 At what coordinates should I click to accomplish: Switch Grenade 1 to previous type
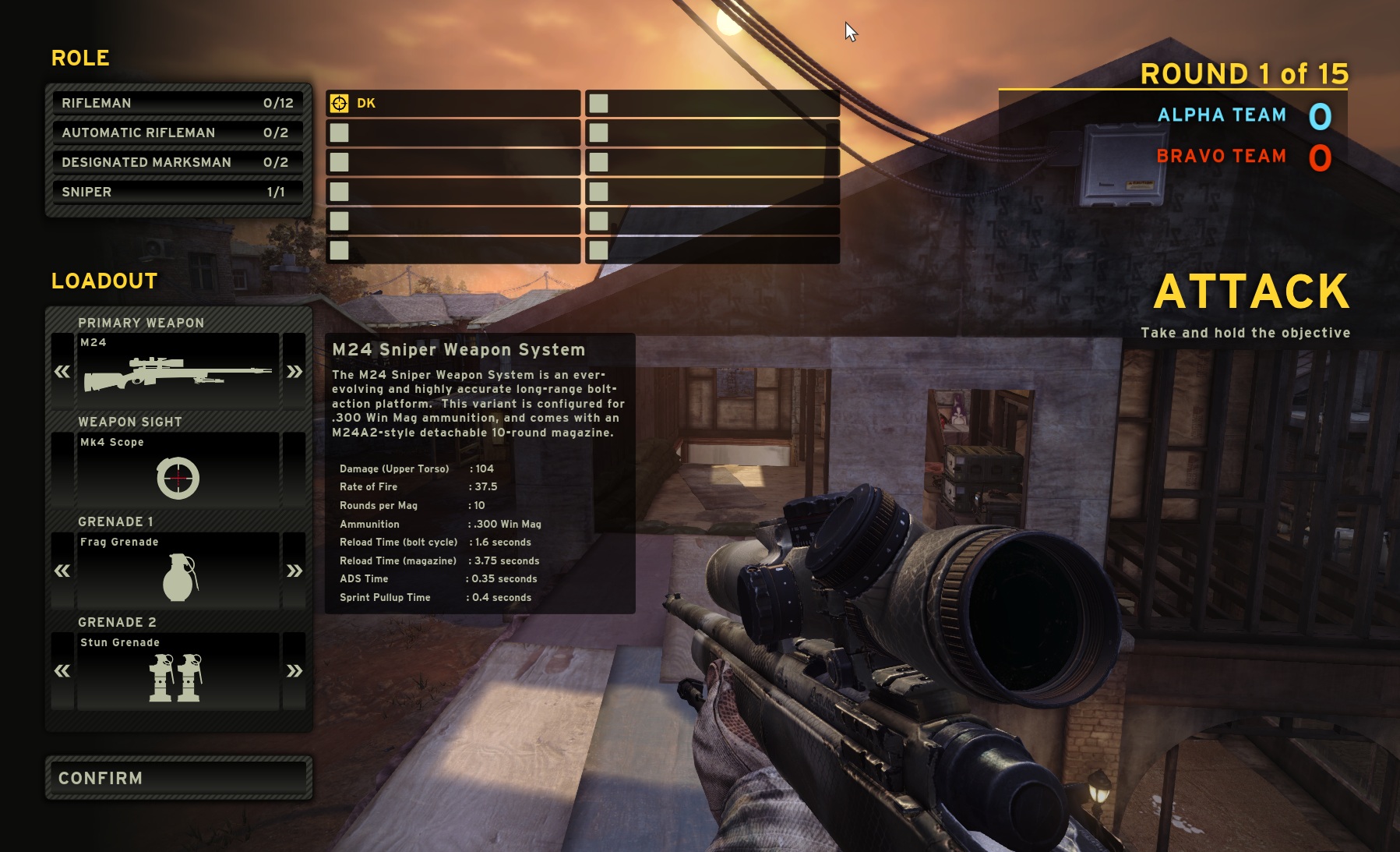tap(62, 571)
